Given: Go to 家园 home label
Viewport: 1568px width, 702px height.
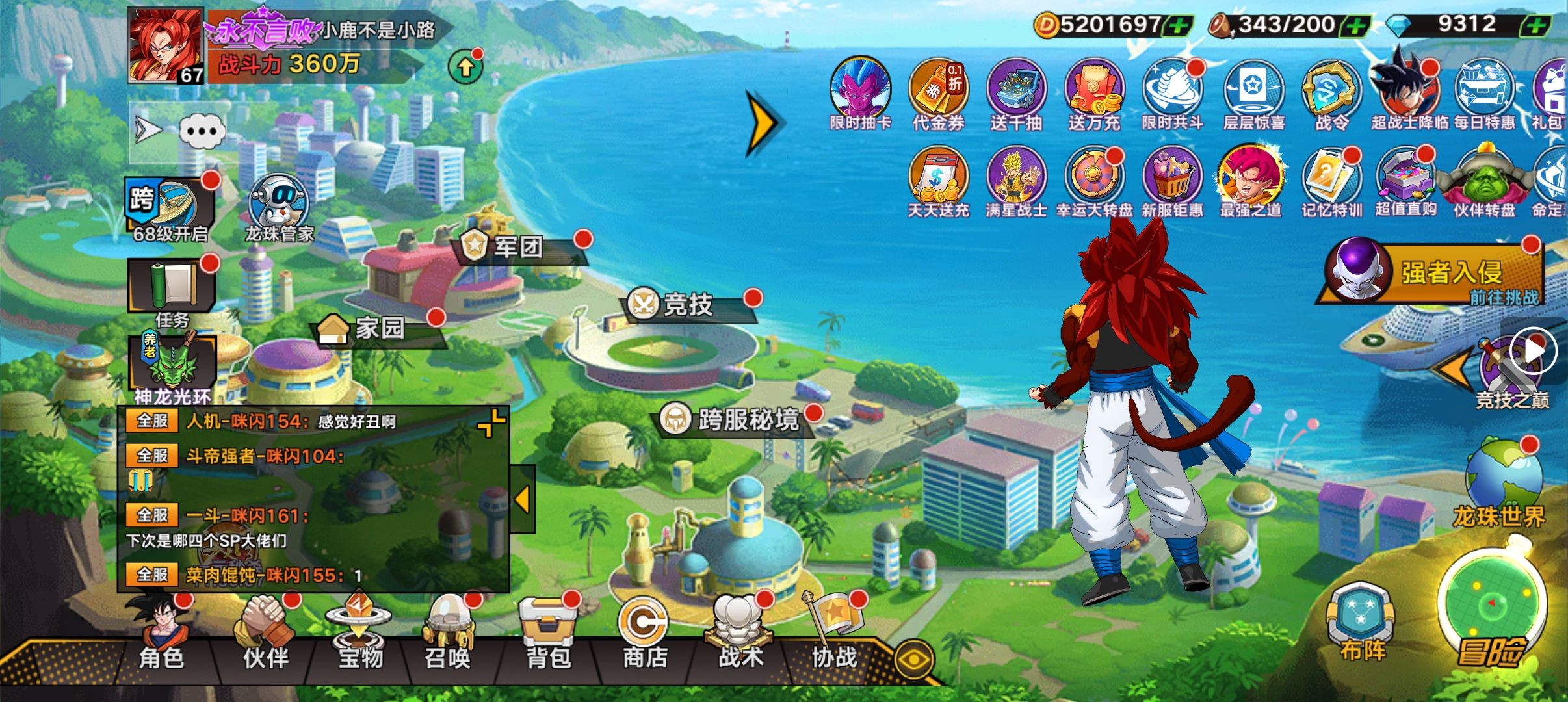Looking at the screenshot, I should click(378, 328).
